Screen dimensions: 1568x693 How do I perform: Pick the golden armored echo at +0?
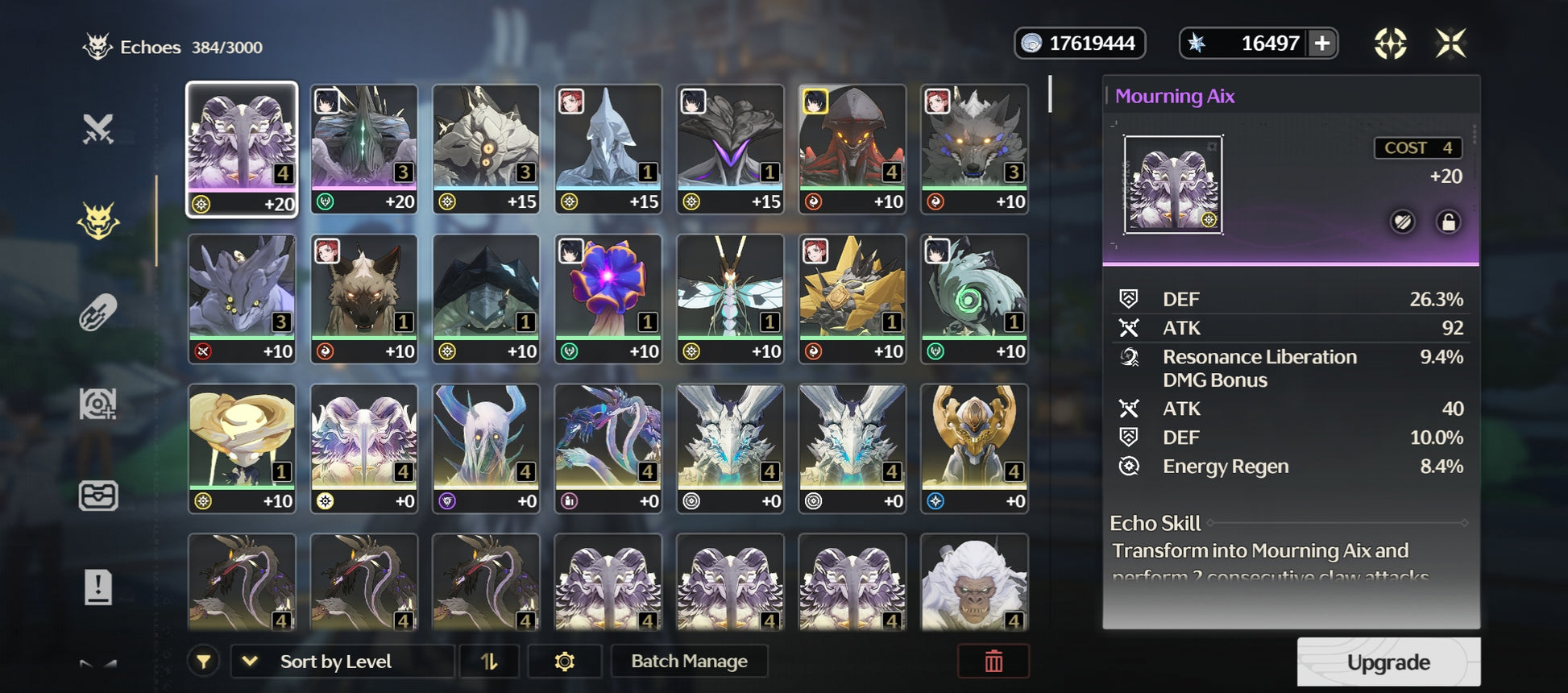click(x=973, y=448)
